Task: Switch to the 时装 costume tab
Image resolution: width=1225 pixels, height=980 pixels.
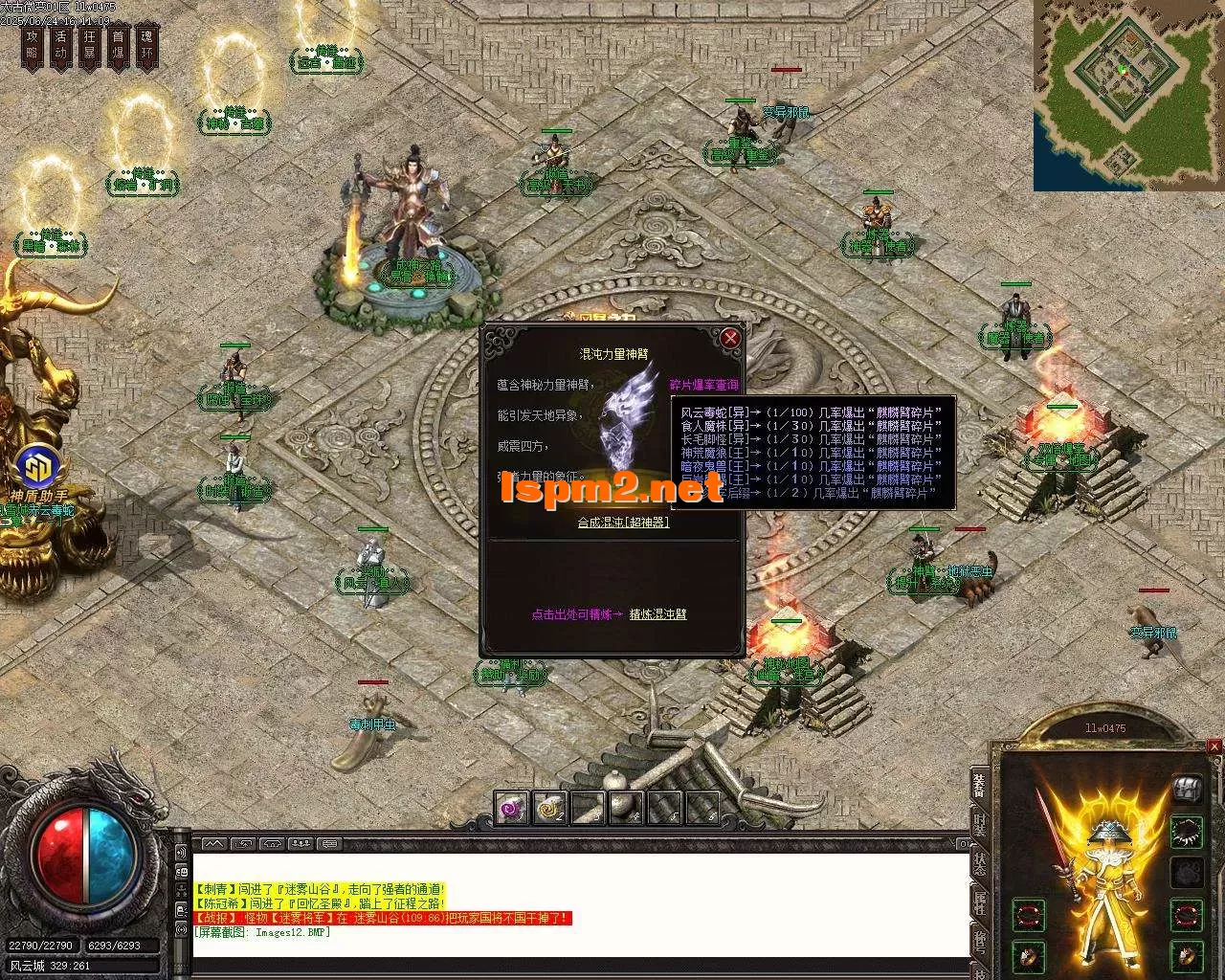Action: (x=979, y=826)
